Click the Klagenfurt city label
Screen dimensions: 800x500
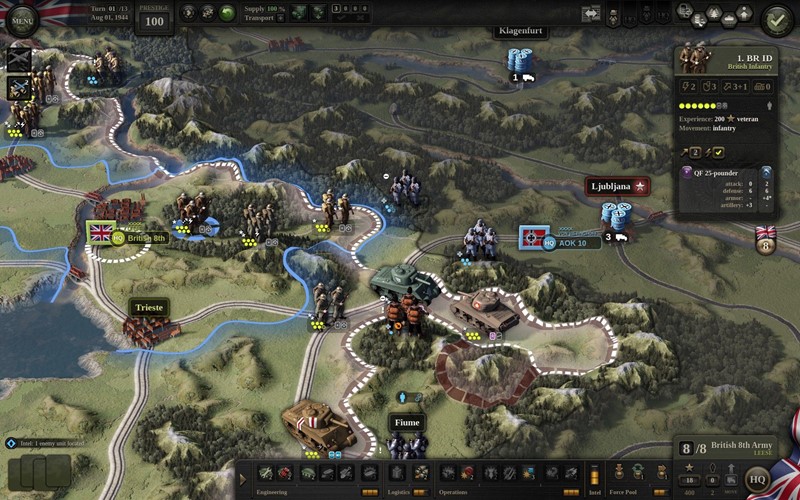tap(521, 31)
